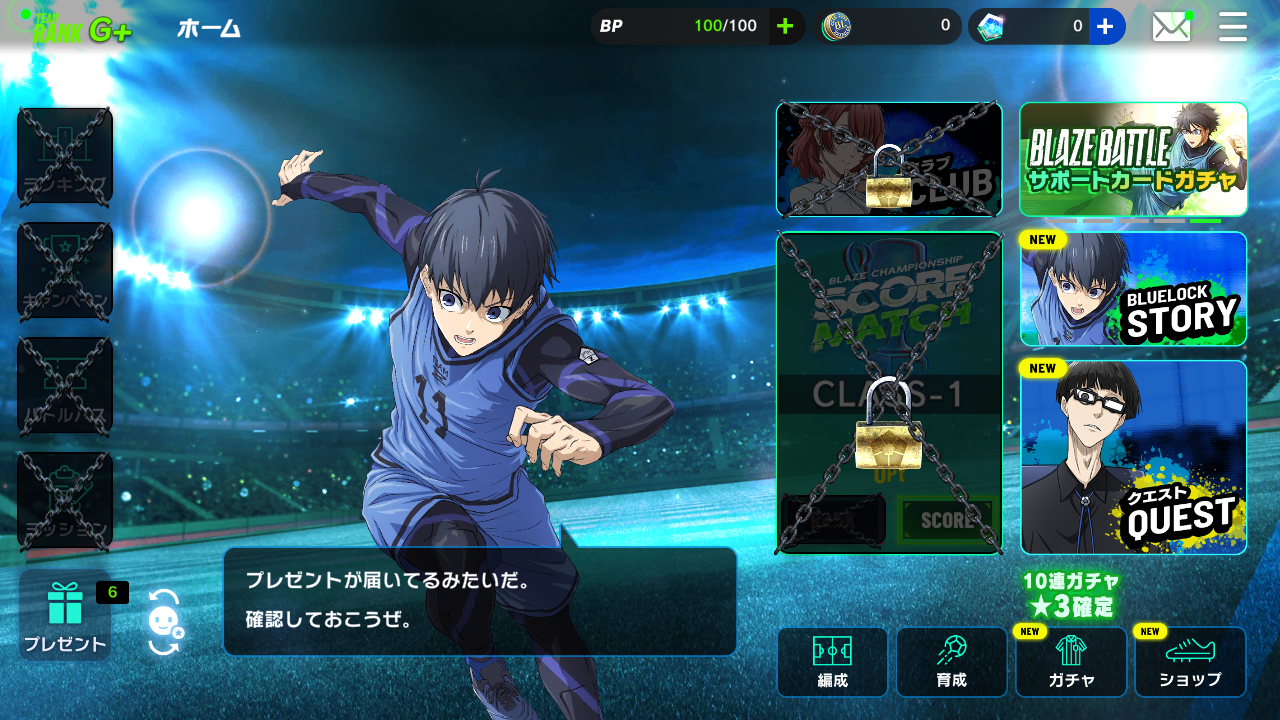Tap the locked SCORE MATCH CLASS-1 panel
Viewport: 1280px width, 720px height.
pos(889,390)
